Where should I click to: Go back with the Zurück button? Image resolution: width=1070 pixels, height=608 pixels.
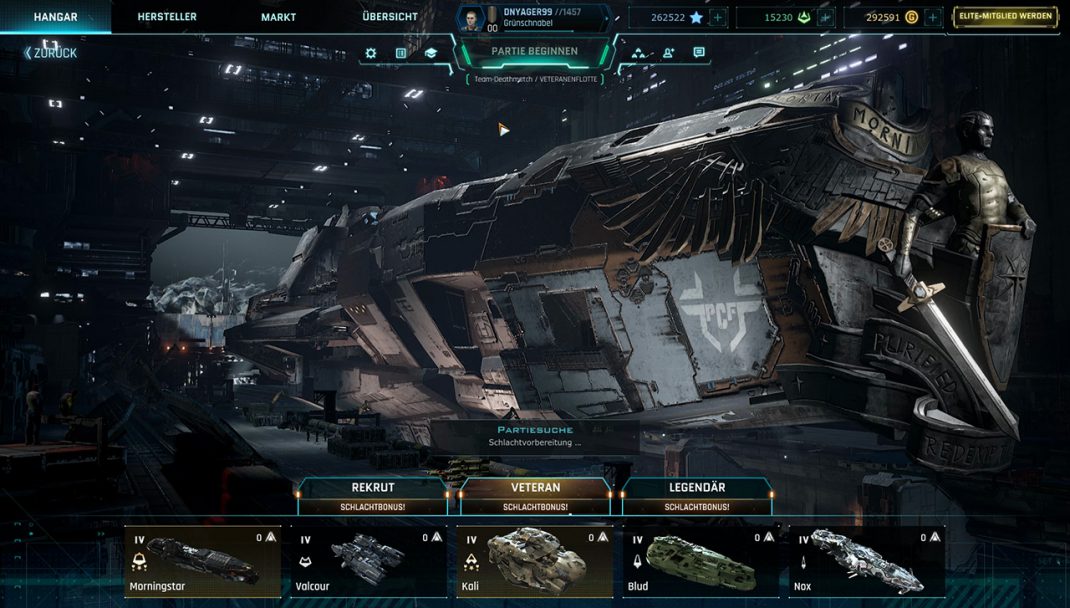[x=51, y=53]
